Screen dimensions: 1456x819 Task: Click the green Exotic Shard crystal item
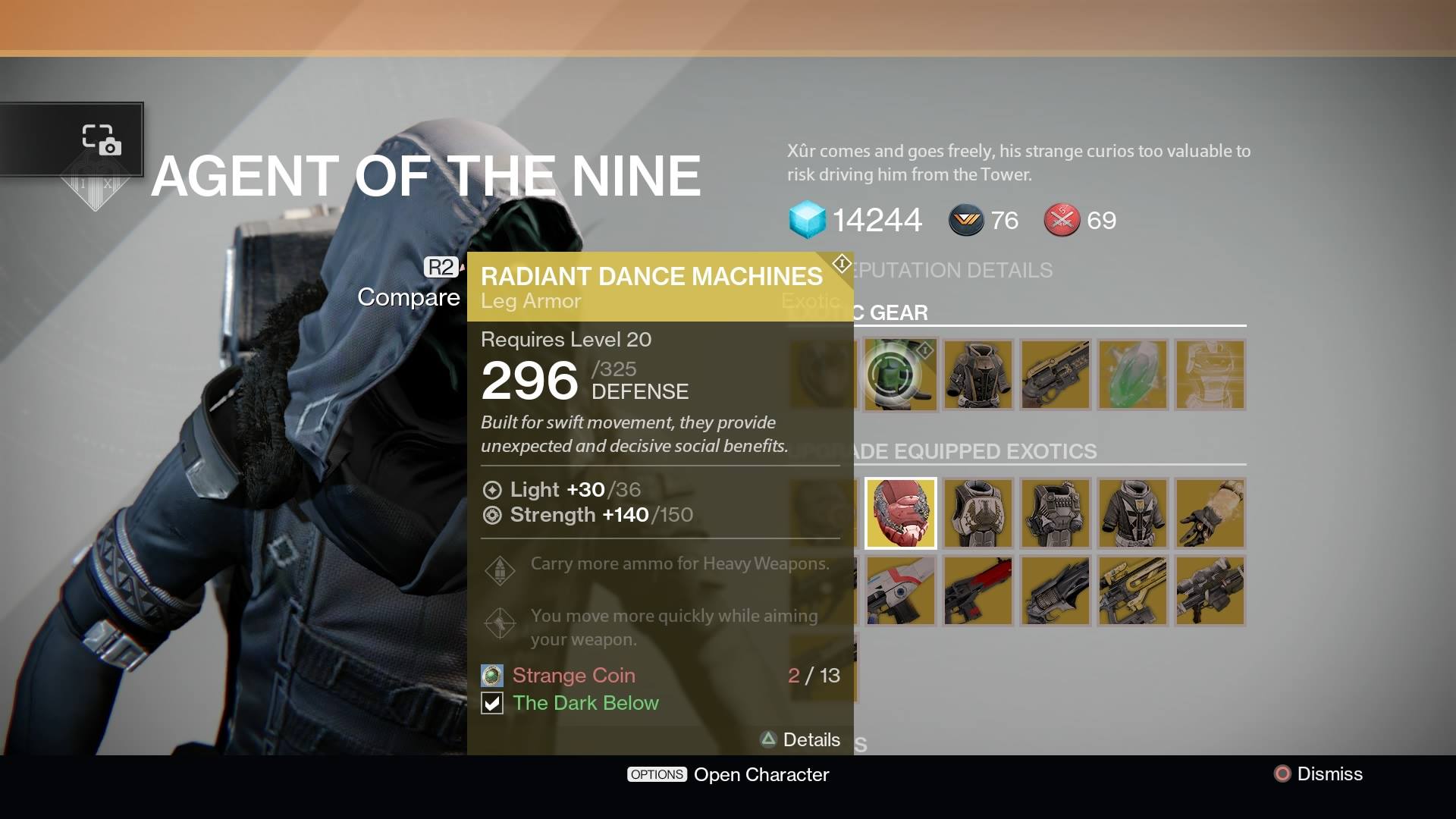[x=1133, y=374]
